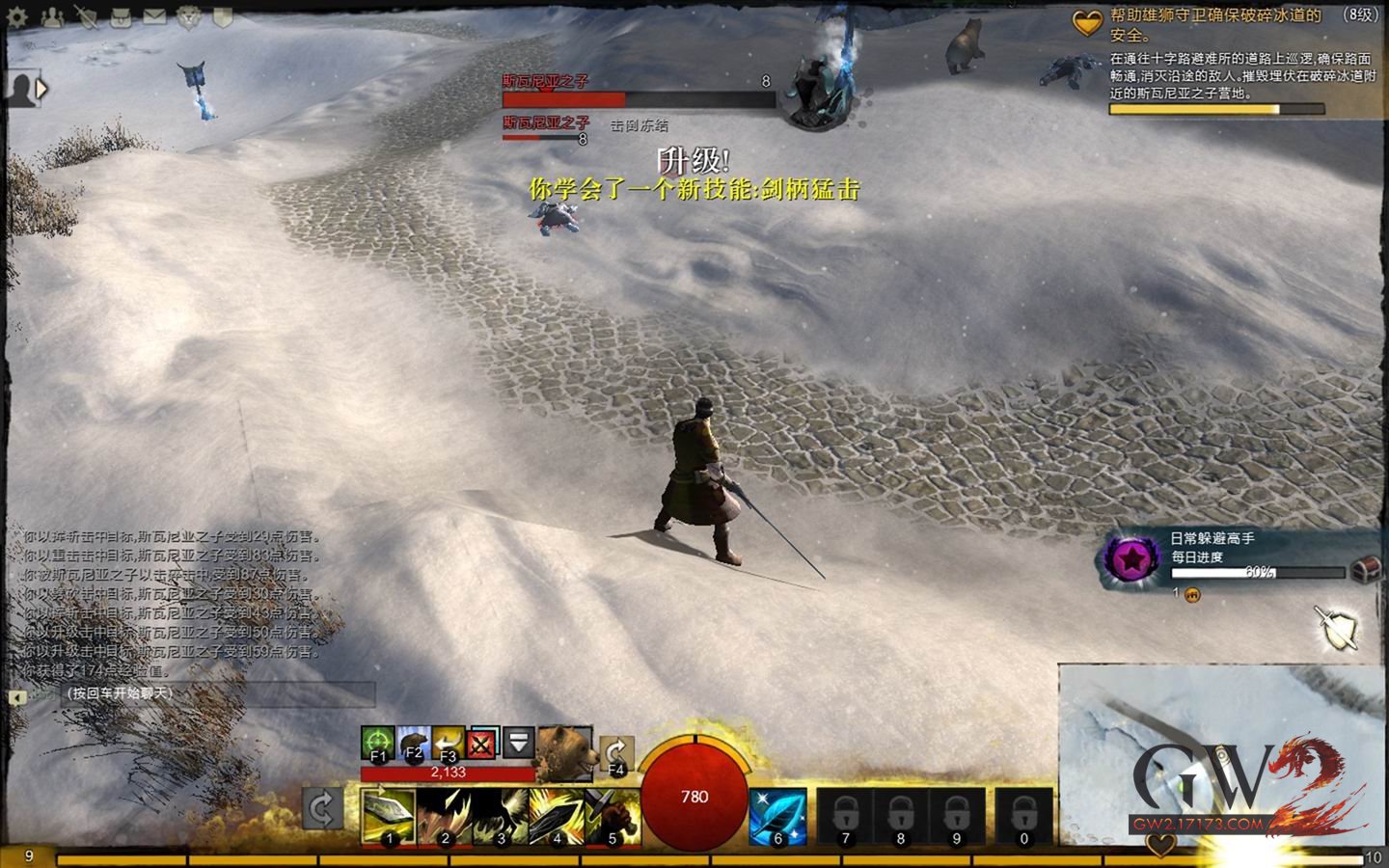Expand the party portrait arrow
This screenshot has height=868, width=1389.
[x=41, y=89]
